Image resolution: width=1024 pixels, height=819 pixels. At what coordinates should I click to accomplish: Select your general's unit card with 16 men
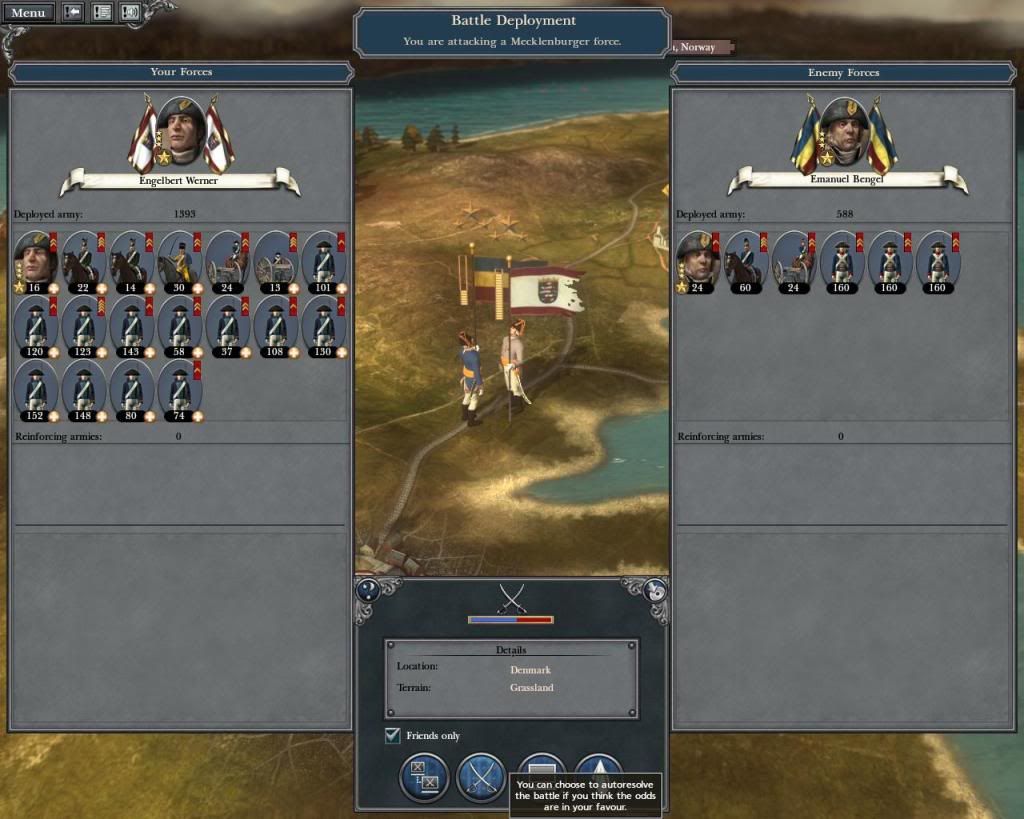[x=36, y=260]
